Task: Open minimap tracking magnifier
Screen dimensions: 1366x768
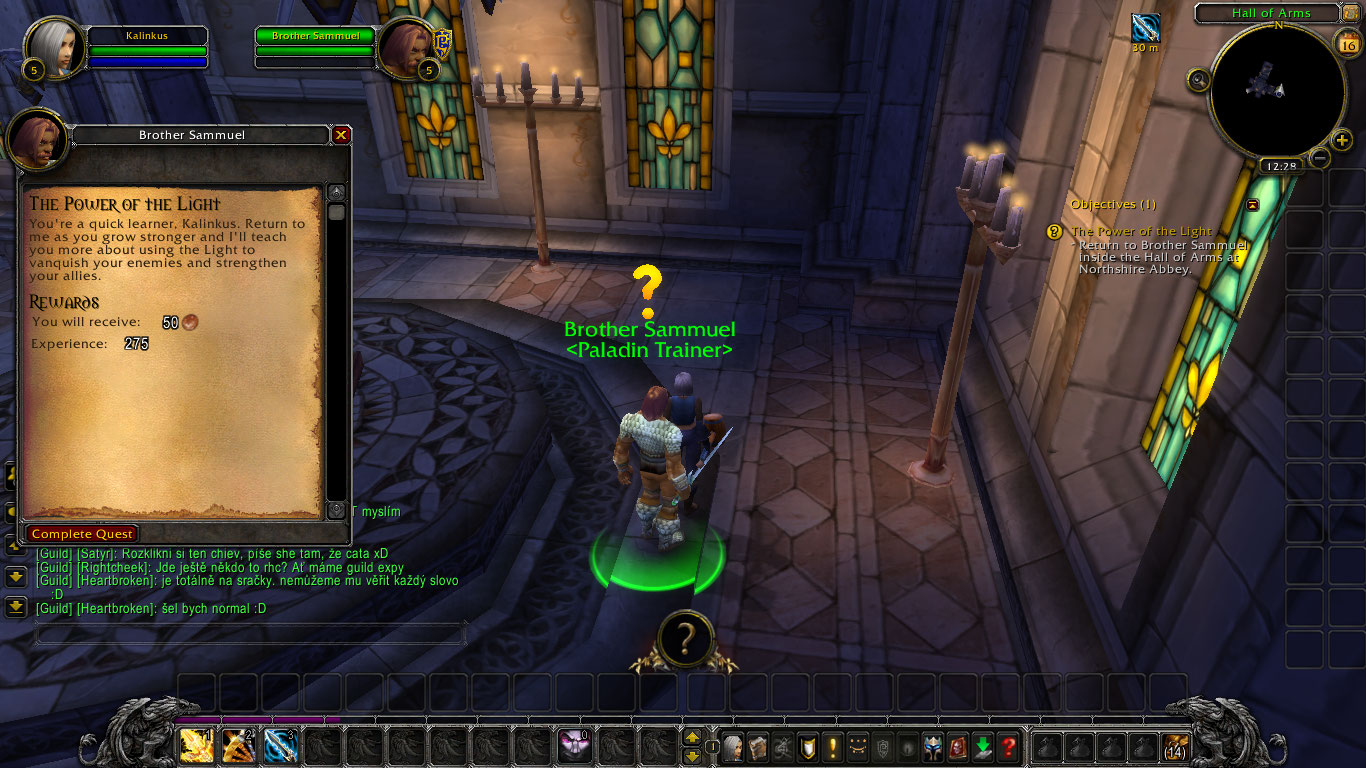Action: 1197,79
